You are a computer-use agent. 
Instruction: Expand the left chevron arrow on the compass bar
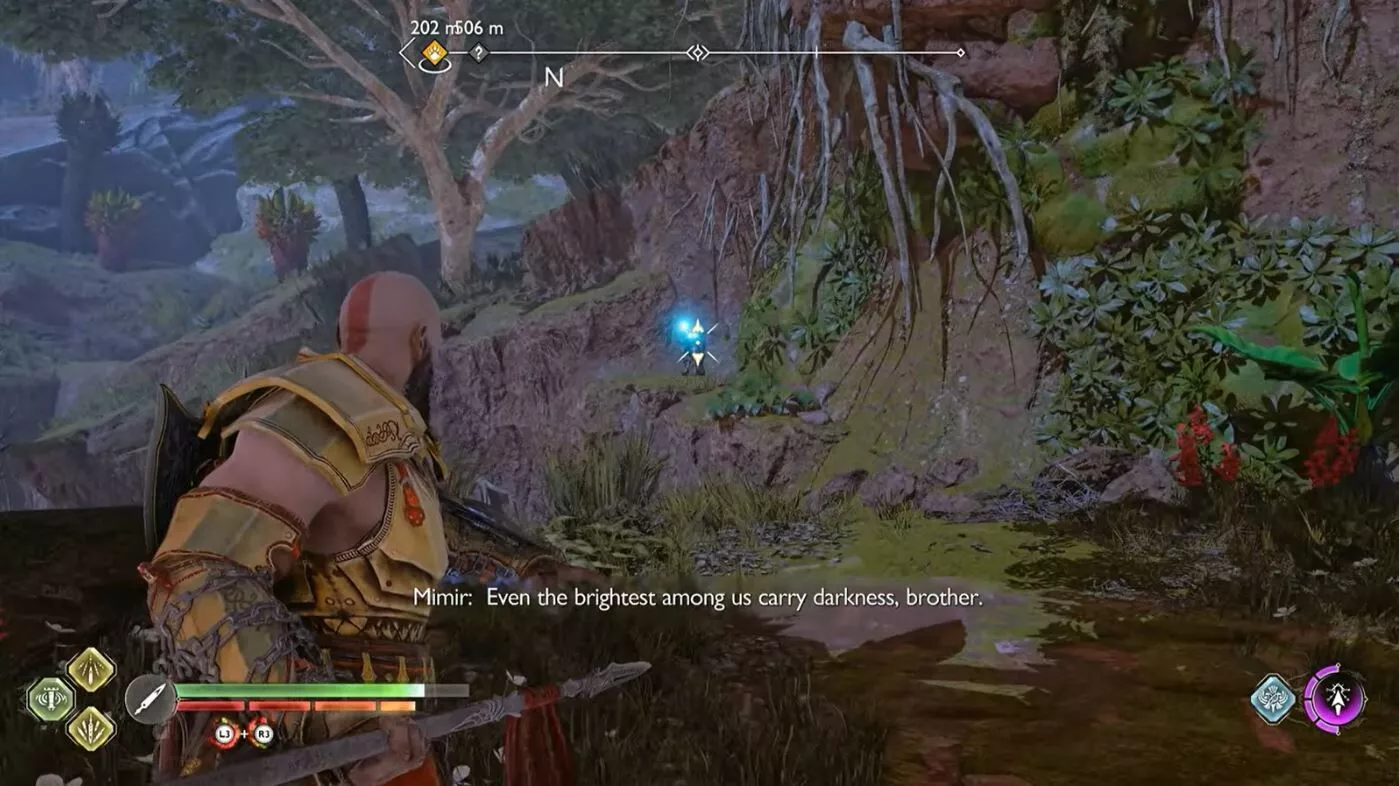404,52
